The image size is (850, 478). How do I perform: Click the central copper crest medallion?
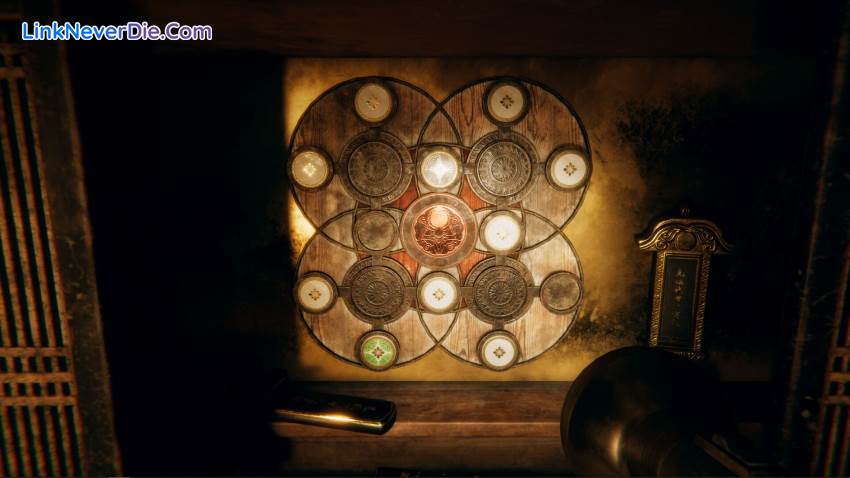coord(438,229)
